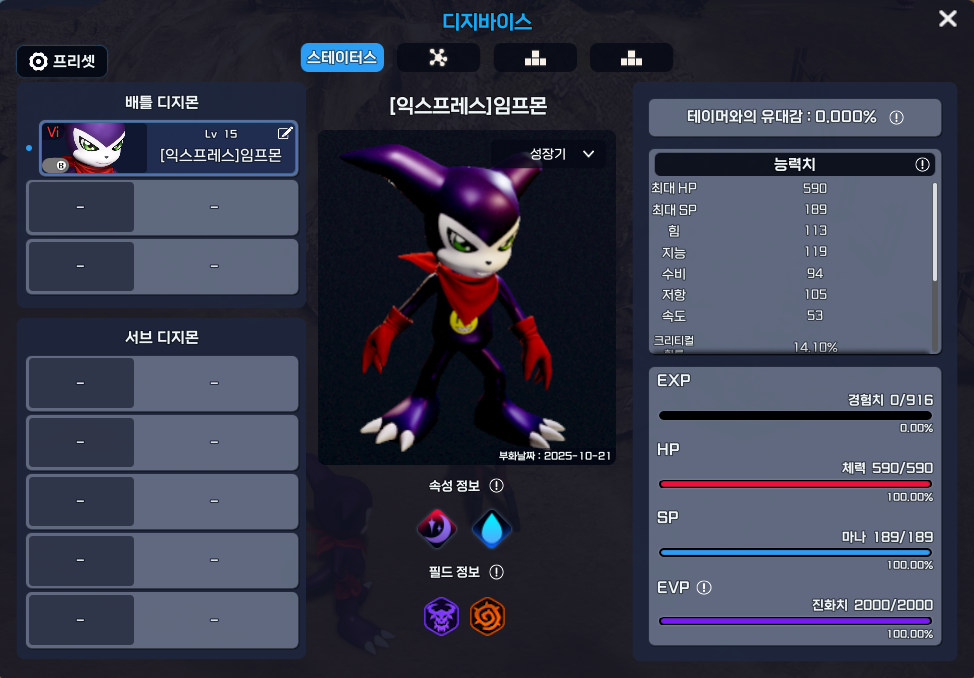The image size is (974, 678).
Task: Select the blue water drop attribute icon
Action: pos(491,529)
